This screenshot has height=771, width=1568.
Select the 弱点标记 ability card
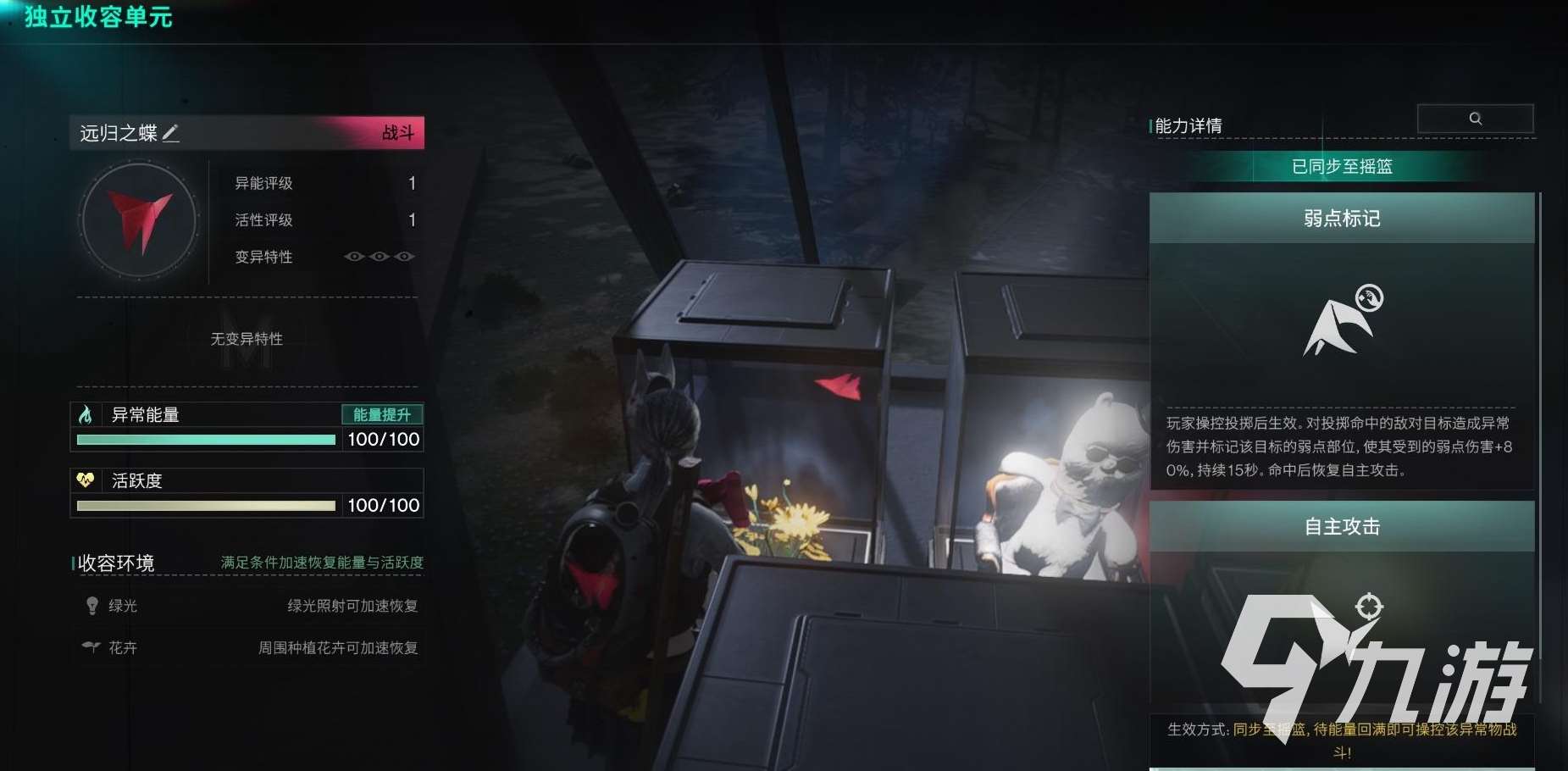(x=1342, y=219)
